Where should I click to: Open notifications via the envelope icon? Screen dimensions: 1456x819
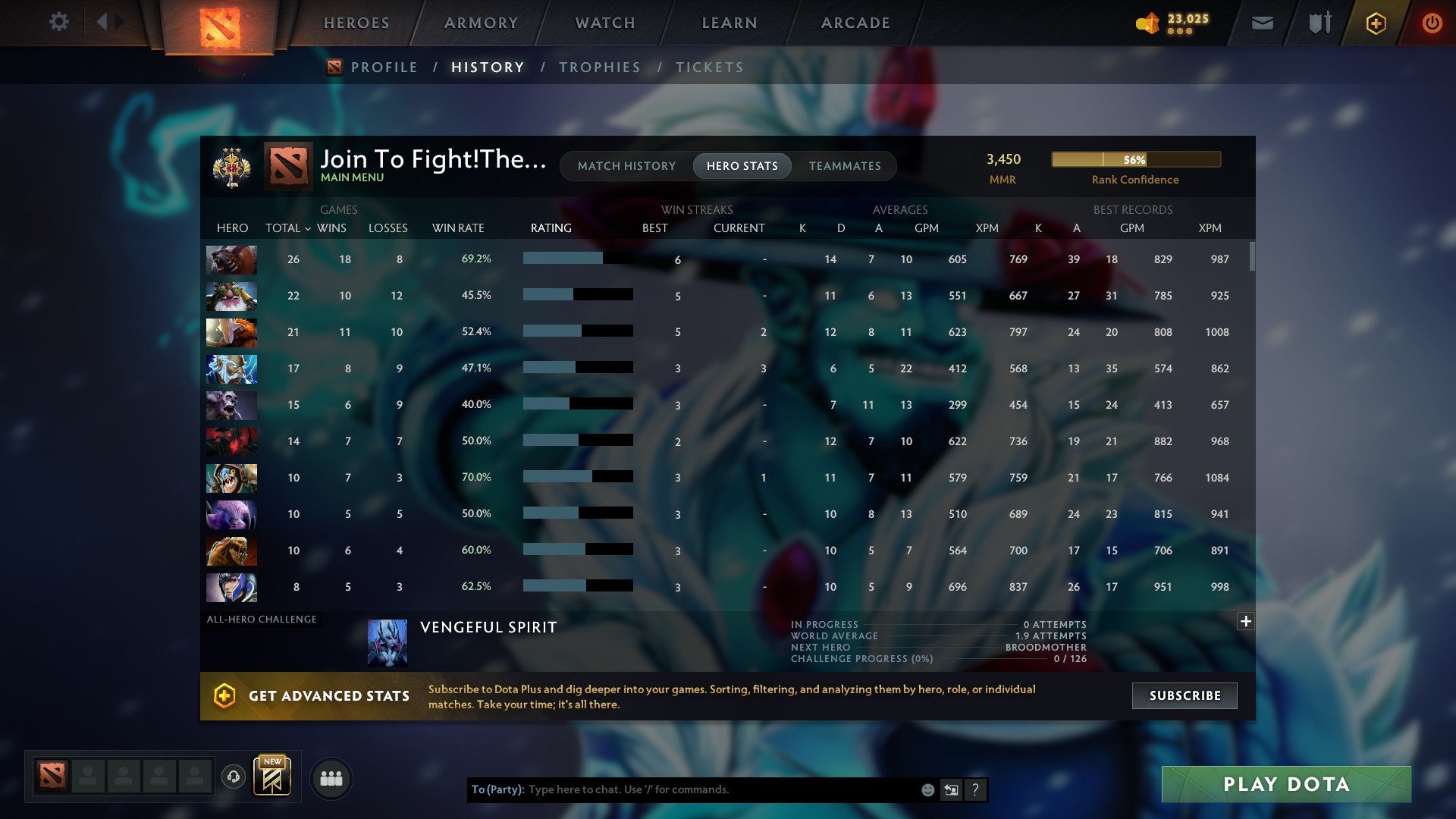tap(1261, 23)
